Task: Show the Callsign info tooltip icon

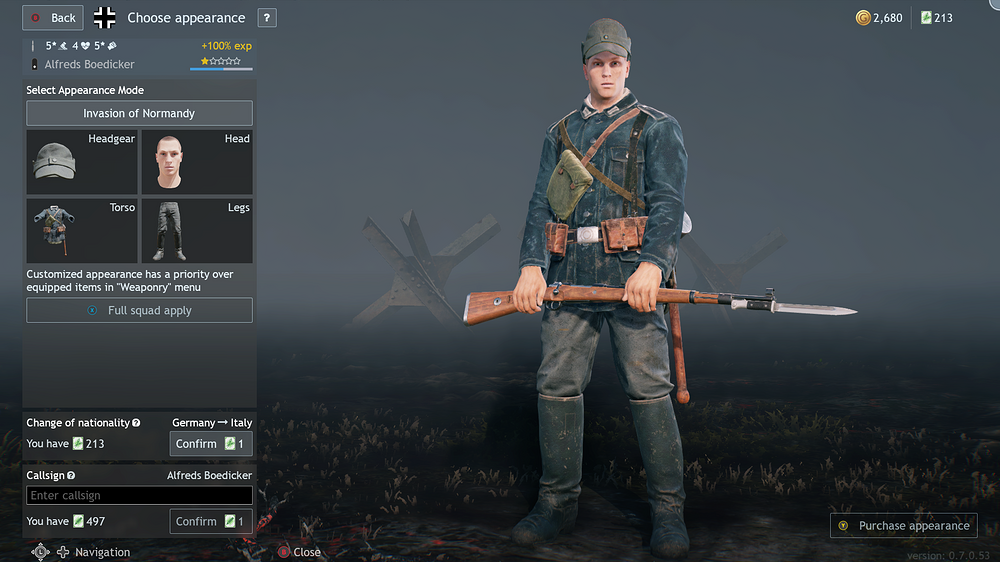Action: click(x=71, y=476)
